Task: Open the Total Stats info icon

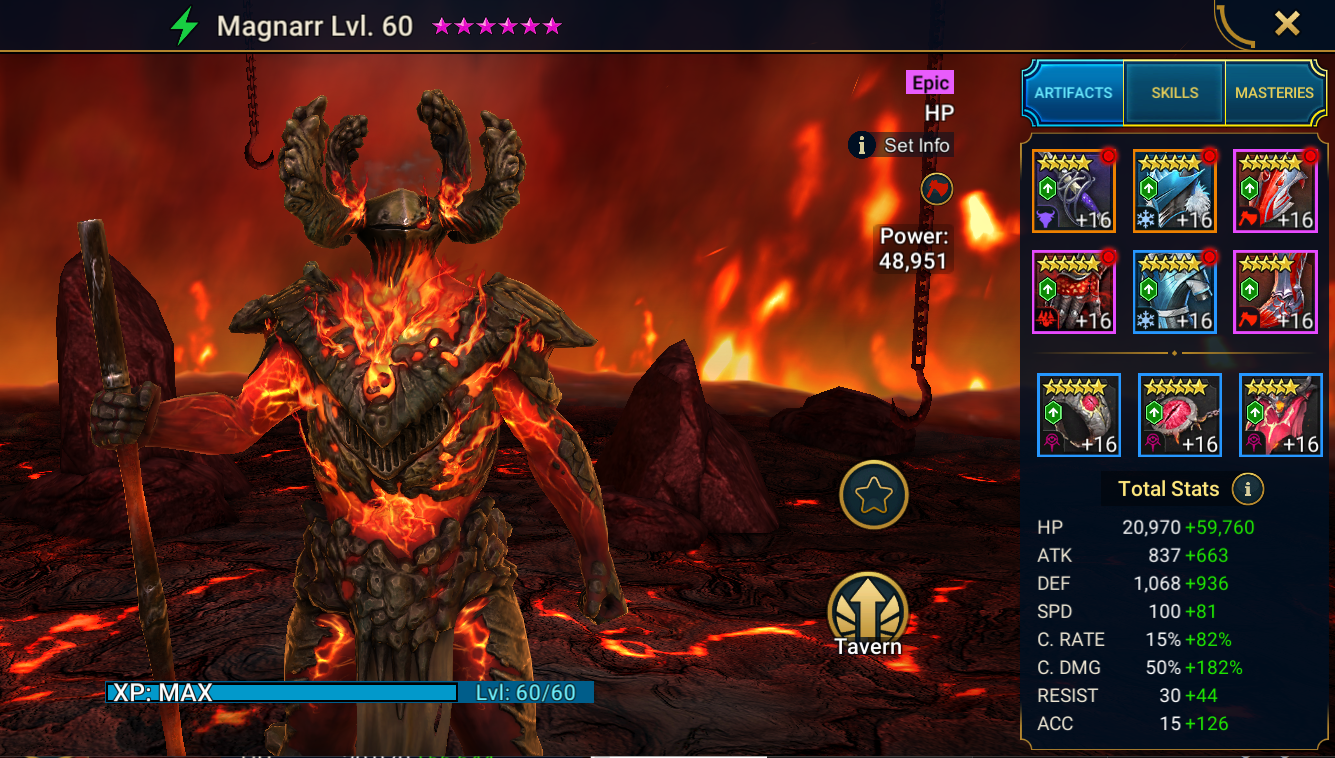Action: (1248, 489)
